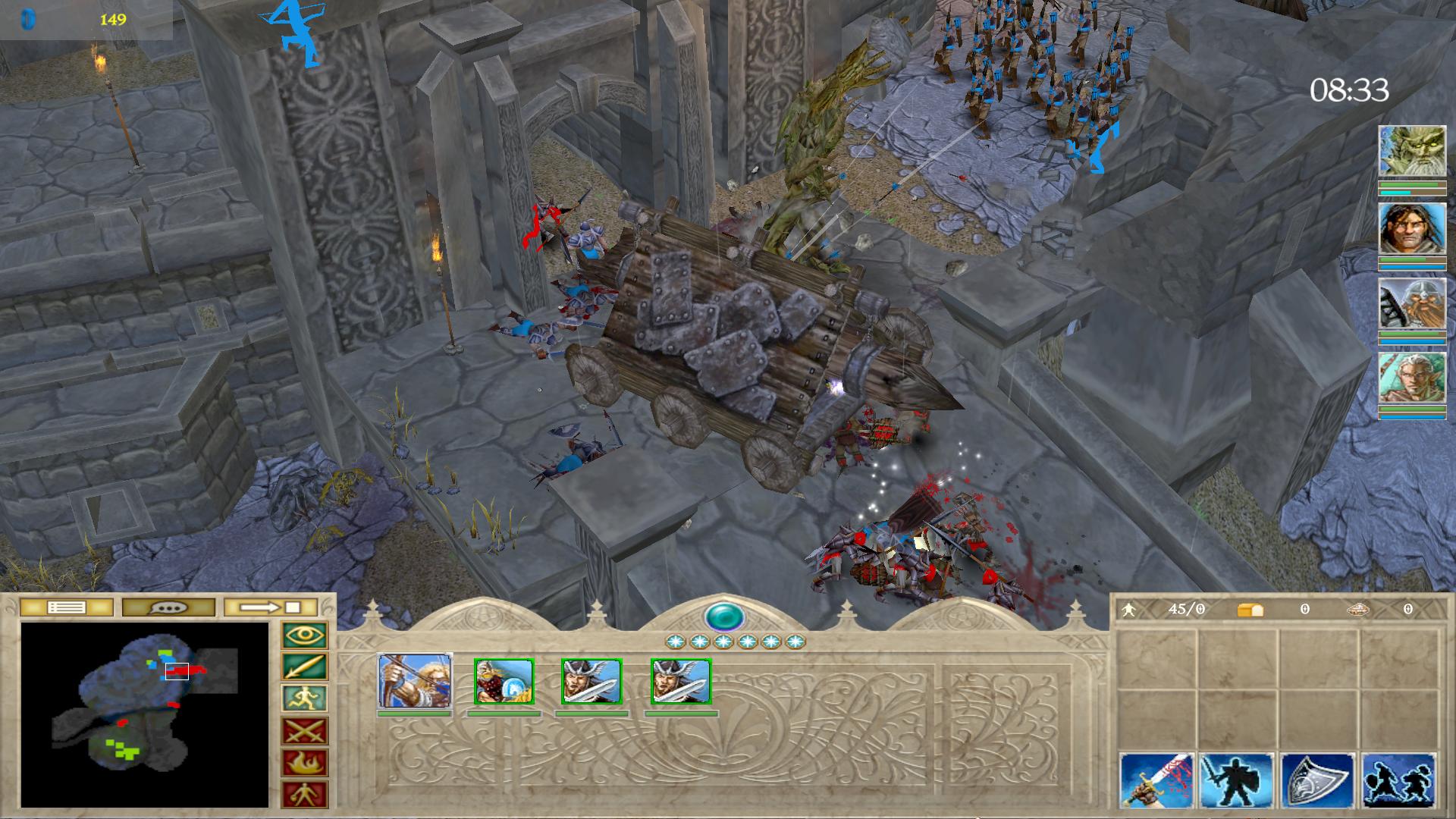
Task: Click the teal orb above the unit panel
Action: point(723,617)
